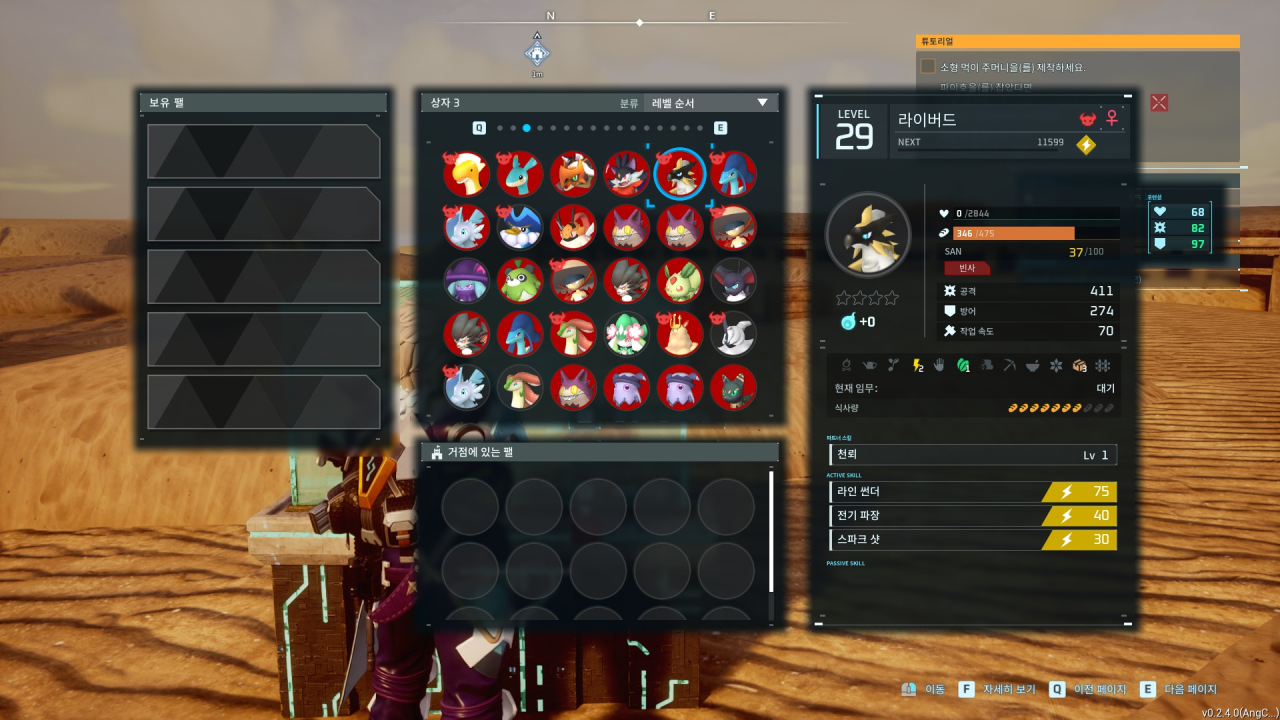Close the tutorial panel with the red X

pyautogui.click(x=1159, y=102)
